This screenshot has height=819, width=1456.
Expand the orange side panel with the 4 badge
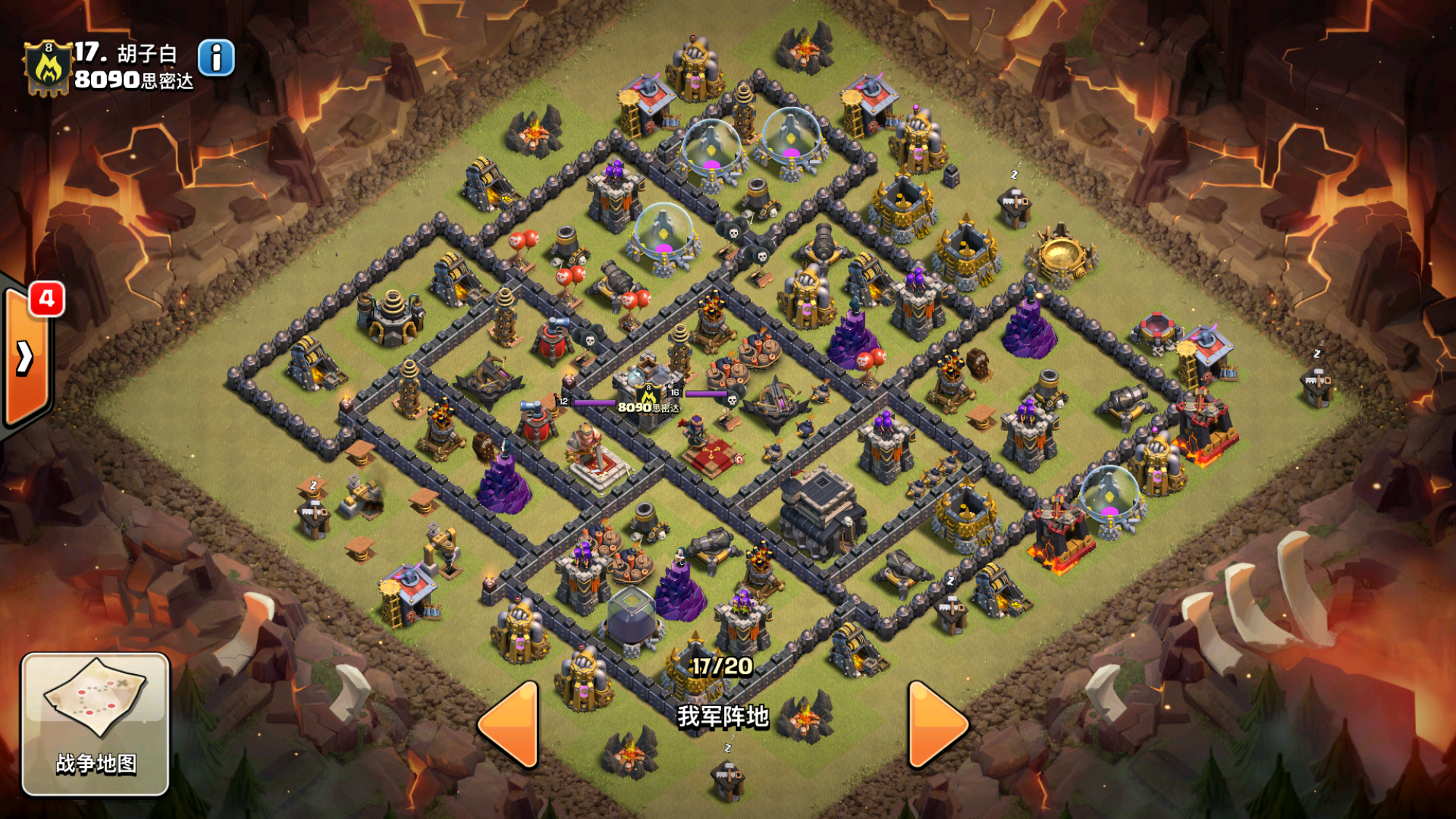coord(25,357)
